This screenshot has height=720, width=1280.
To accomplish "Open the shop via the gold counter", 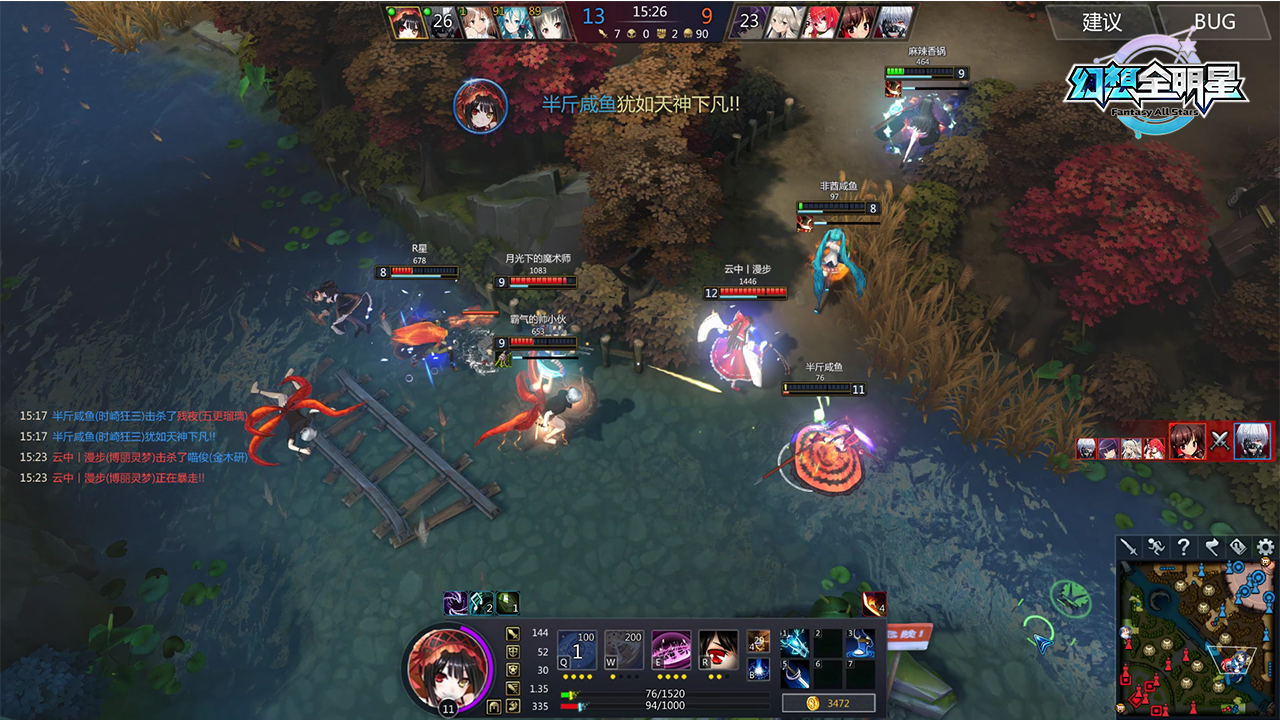I will [829, 704].
